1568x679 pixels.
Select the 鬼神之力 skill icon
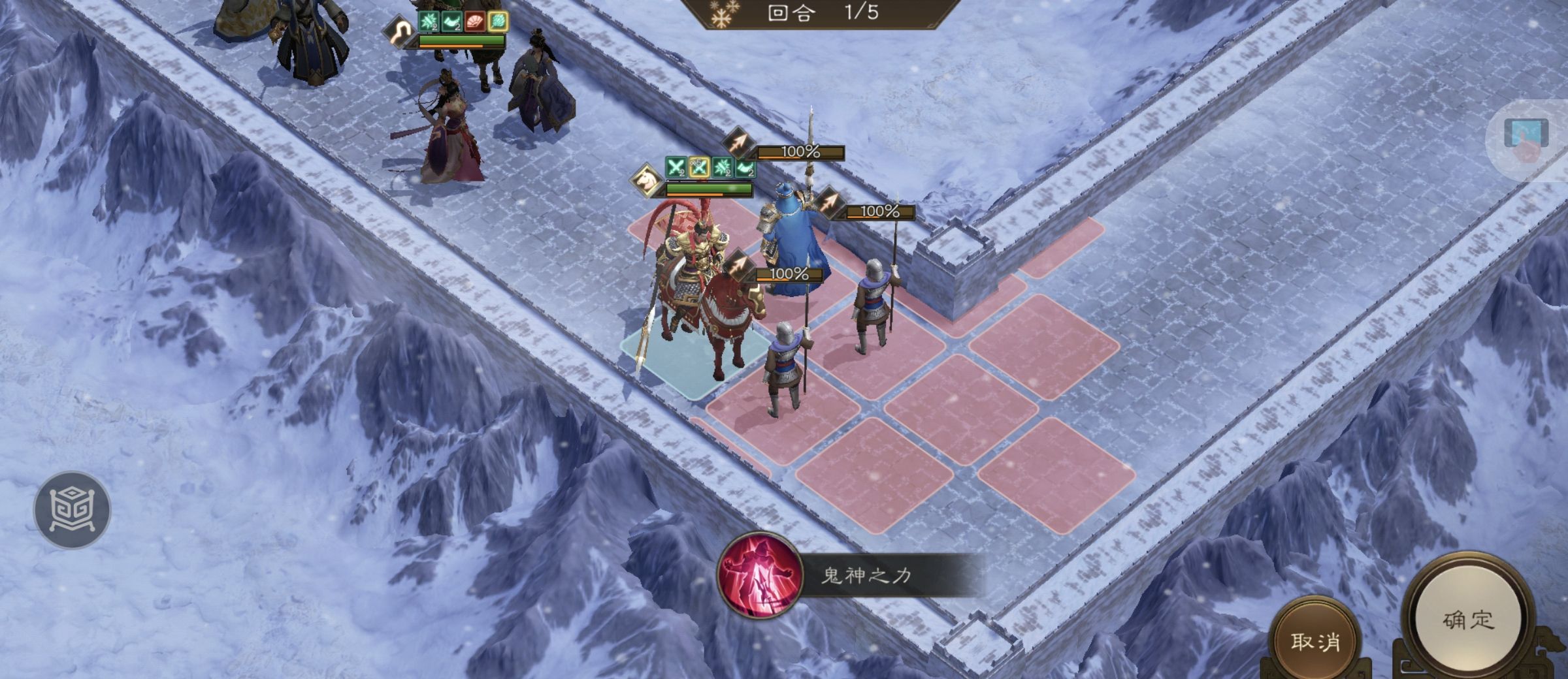(x=760, y=574)
